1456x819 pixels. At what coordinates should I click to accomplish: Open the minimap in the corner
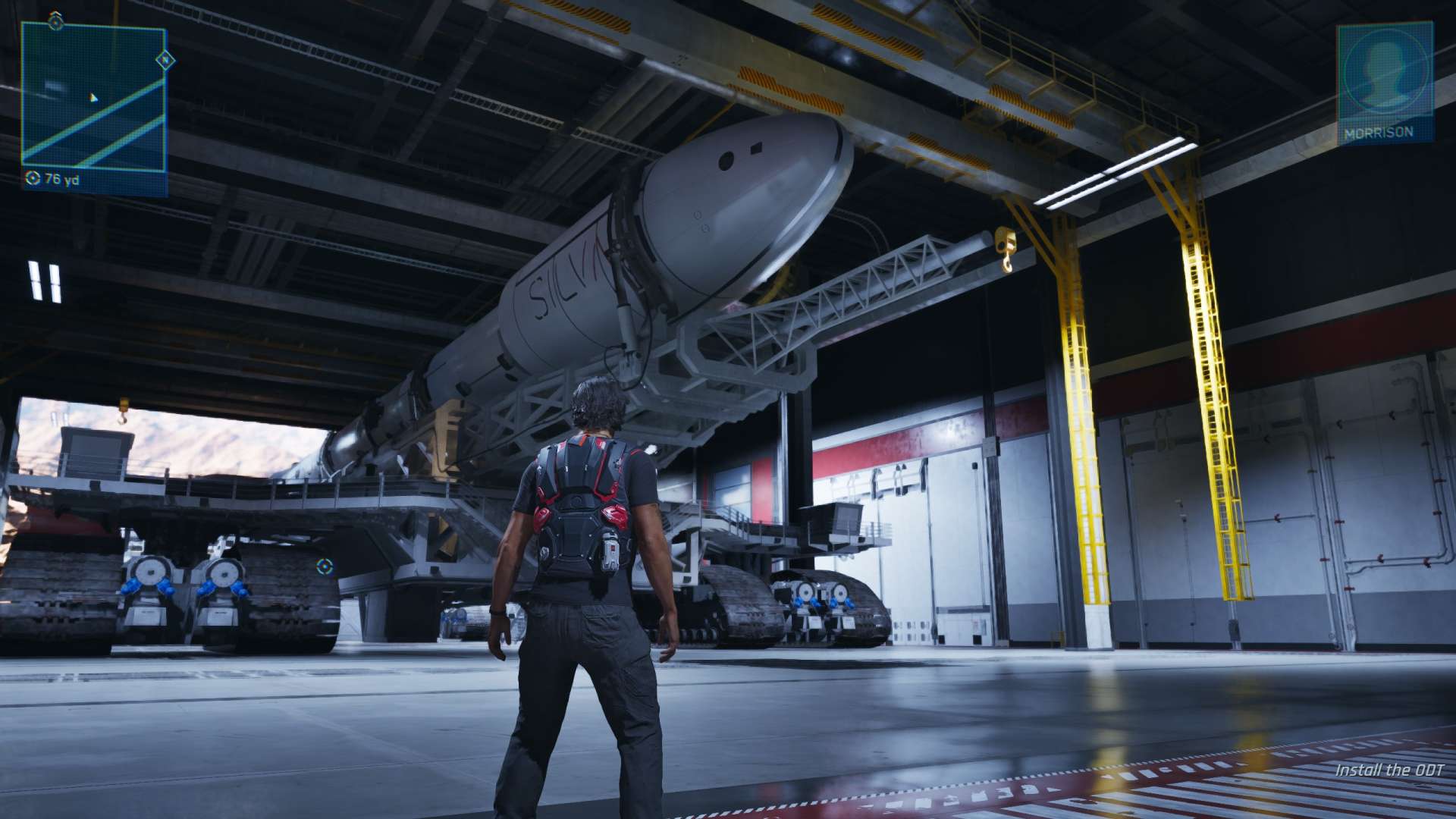click(93, 97)
